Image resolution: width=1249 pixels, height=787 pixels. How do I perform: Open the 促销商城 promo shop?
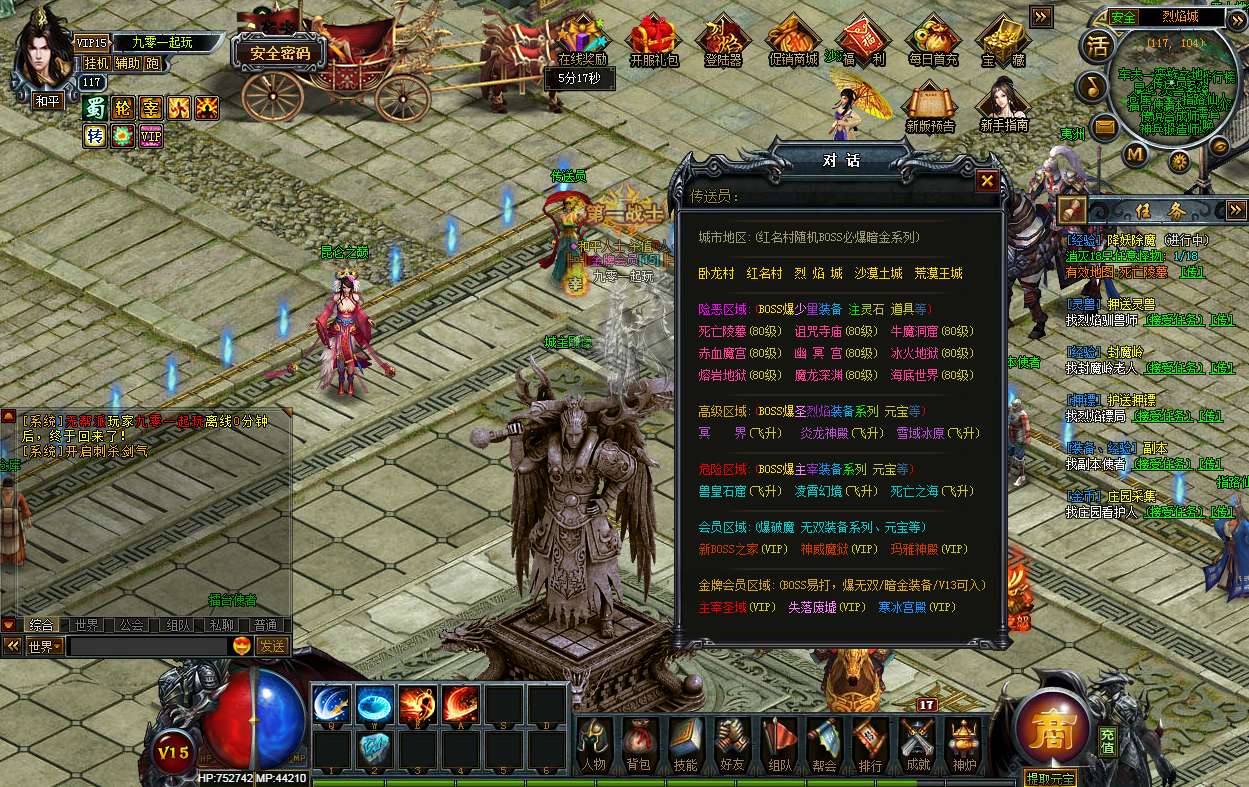click(x=792, y=41)
